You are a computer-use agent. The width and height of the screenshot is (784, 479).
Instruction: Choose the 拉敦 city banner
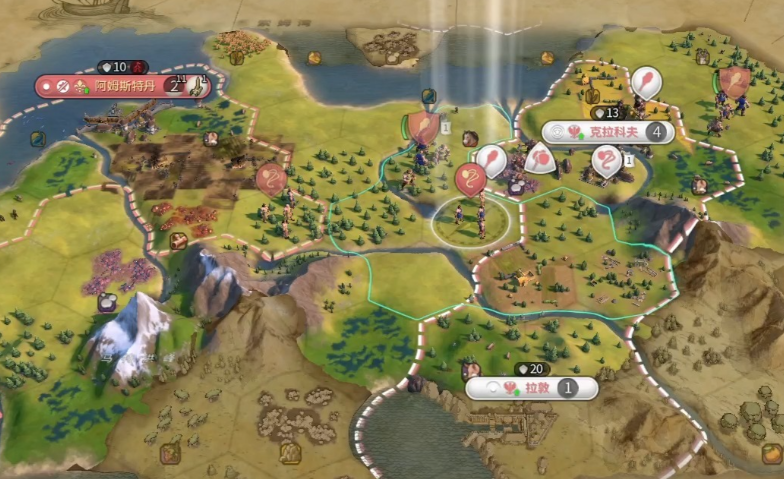click(x=530, y=388)
